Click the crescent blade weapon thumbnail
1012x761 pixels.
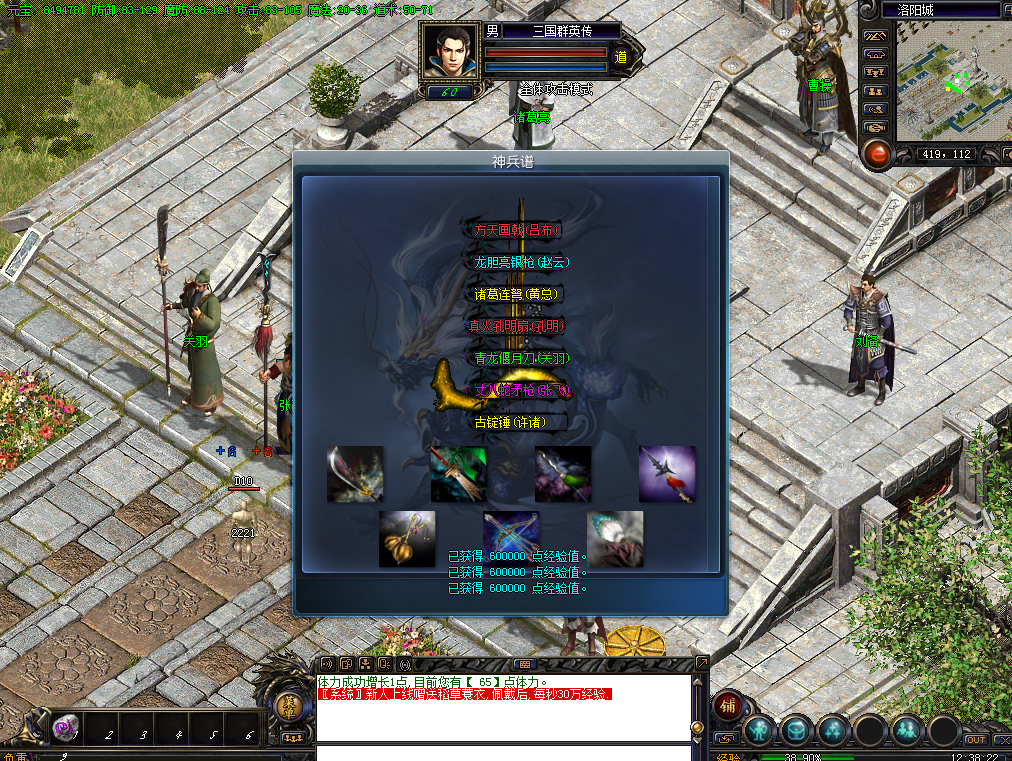point(355,474)
